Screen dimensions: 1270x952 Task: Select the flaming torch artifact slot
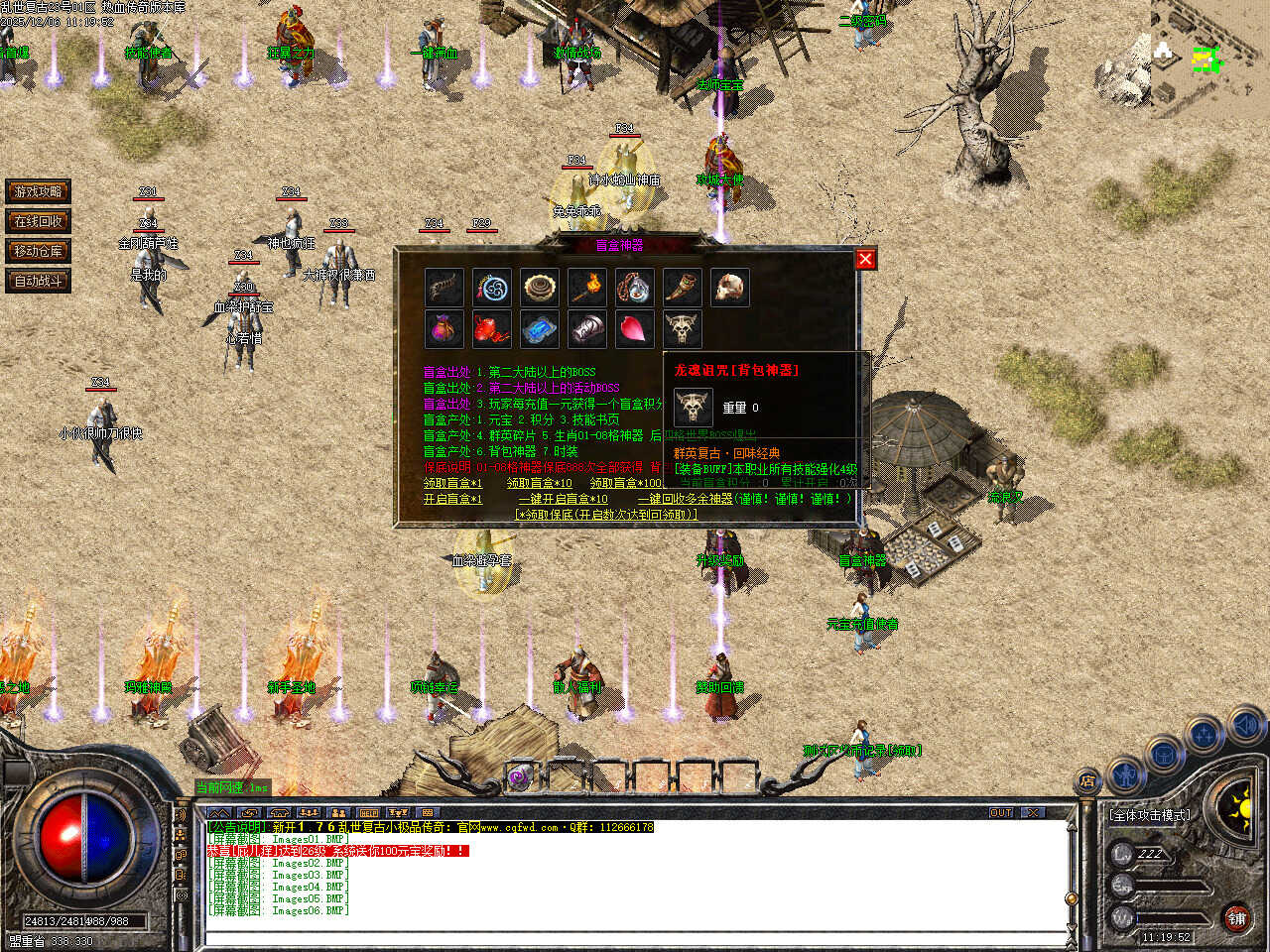(x=586, y=288)
